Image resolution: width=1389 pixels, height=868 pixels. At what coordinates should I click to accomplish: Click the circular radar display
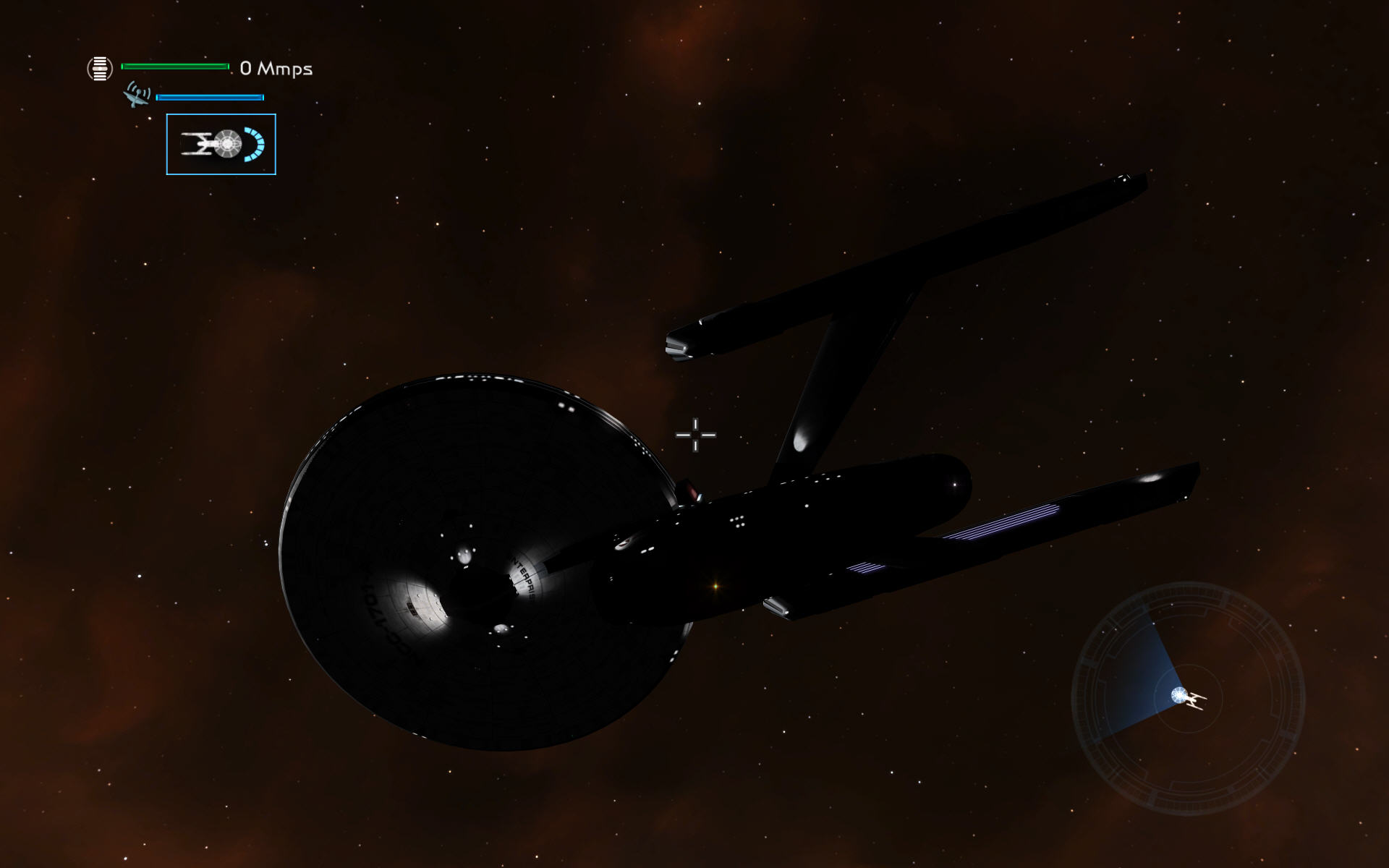(1188, 699)
